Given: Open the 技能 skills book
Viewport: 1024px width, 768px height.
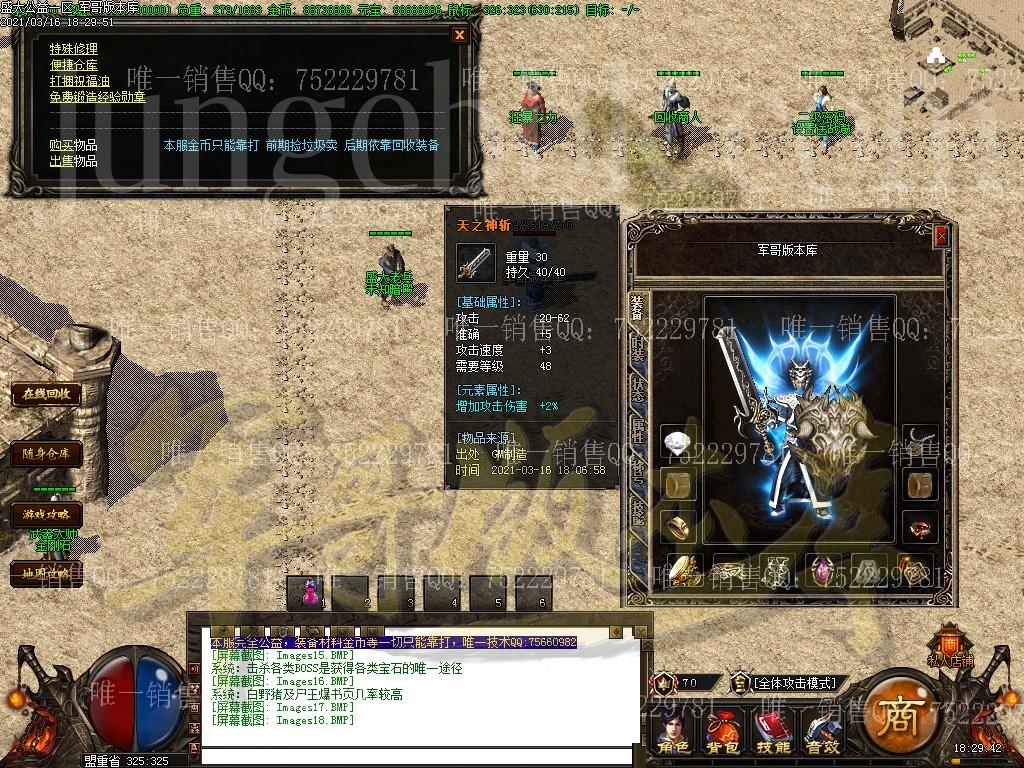Looking at the screenshot, I should tap(772, 733).
